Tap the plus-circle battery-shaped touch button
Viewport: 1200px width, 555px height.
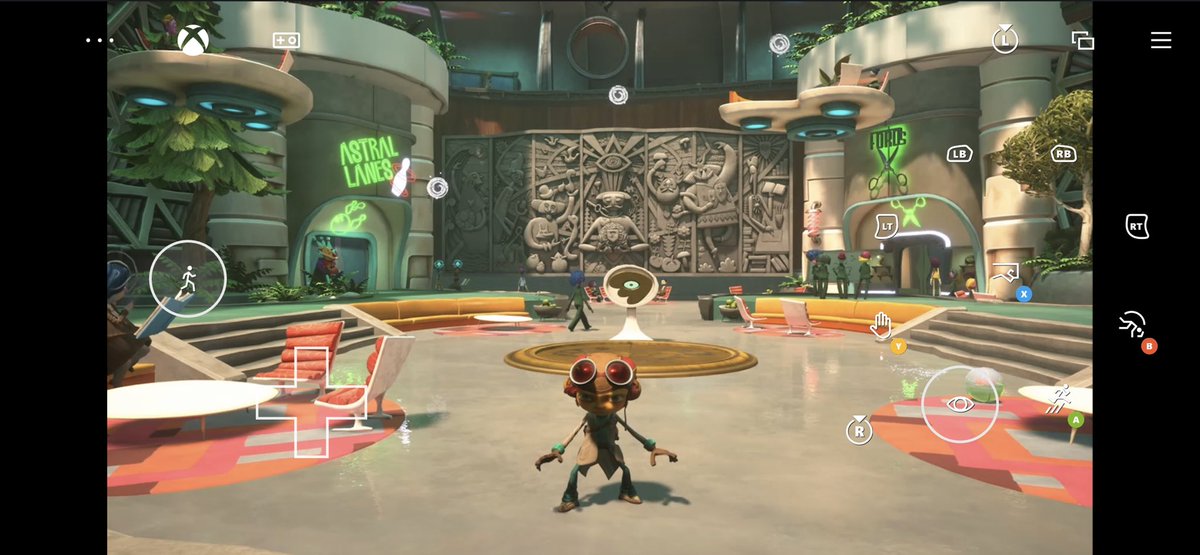(286, 41)
